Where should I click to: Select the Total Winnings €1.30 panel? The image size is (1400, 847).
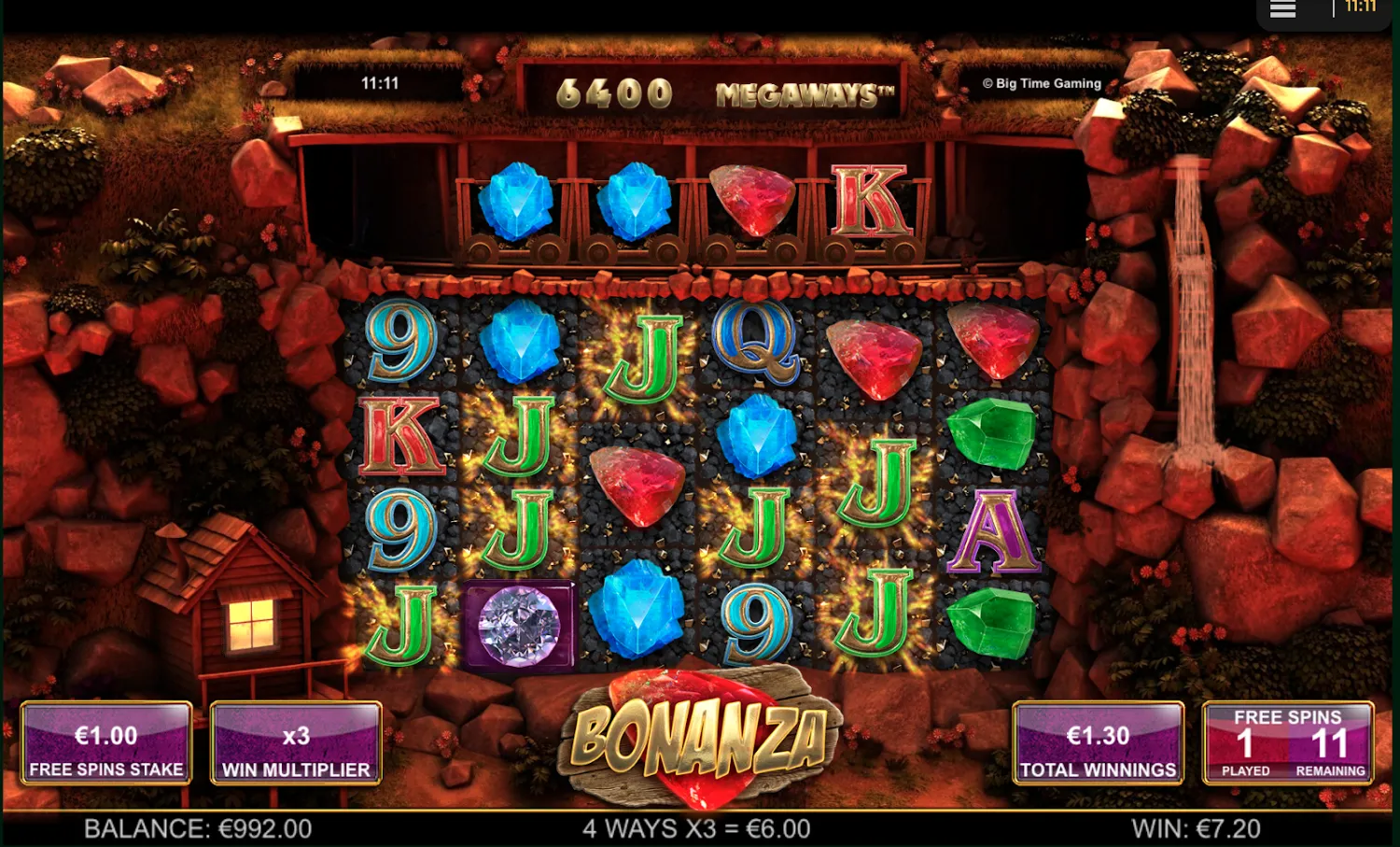point(1098,742)
